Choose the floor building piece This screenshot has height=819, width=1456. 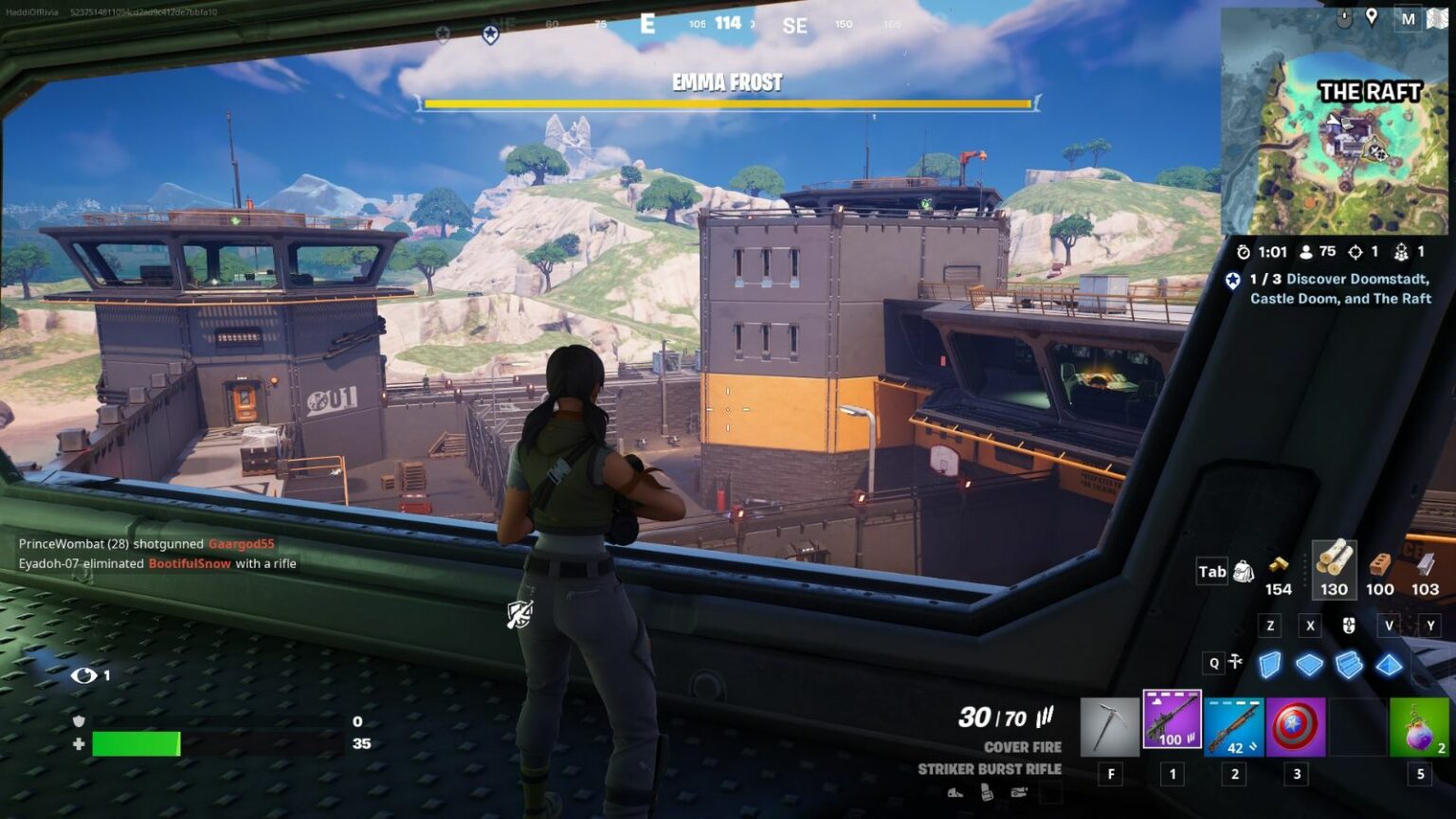[1309, 664]
